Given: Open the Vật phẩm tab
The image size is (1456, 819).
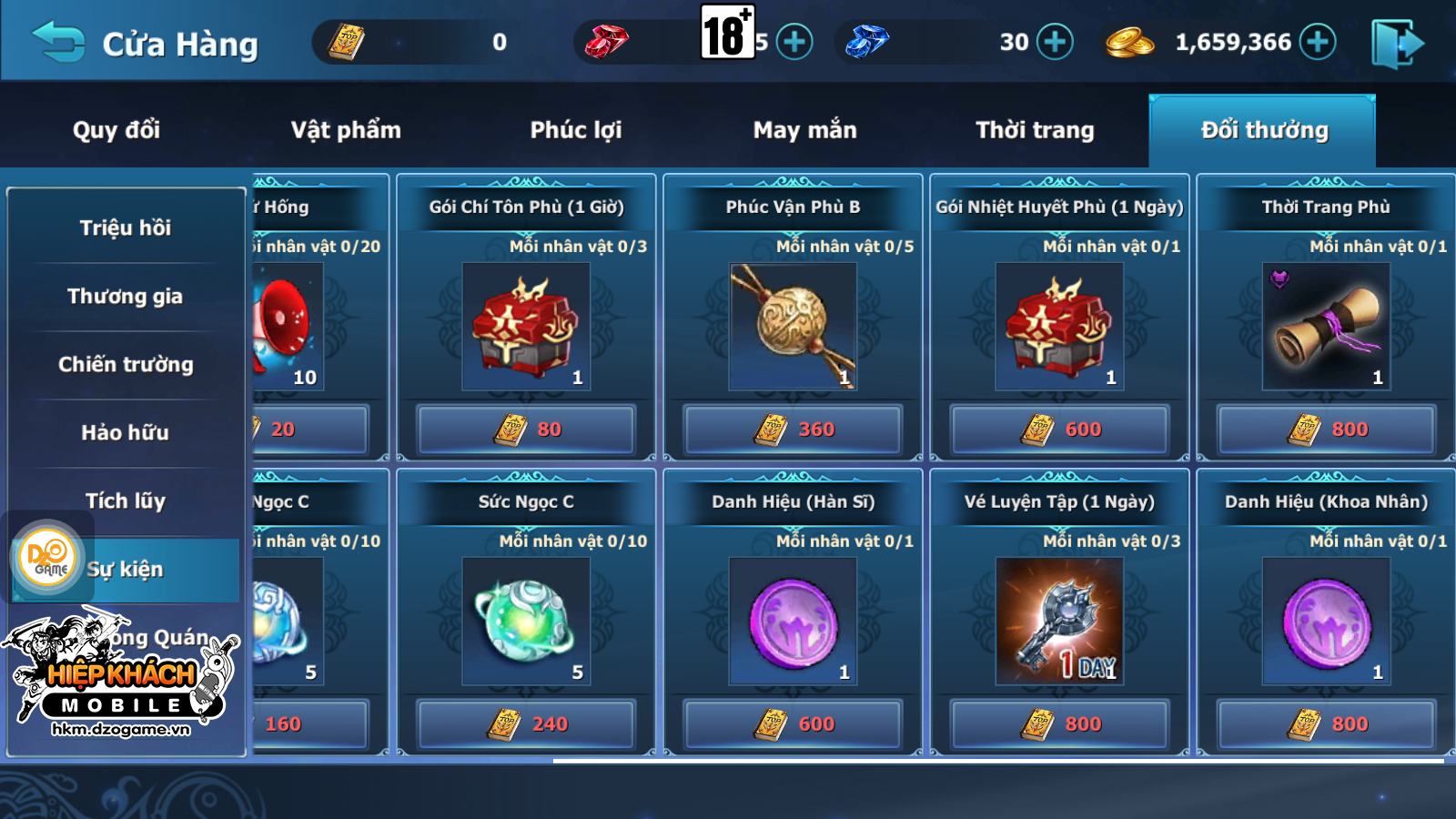Looking at the screenshot, I should pos(346,130).
